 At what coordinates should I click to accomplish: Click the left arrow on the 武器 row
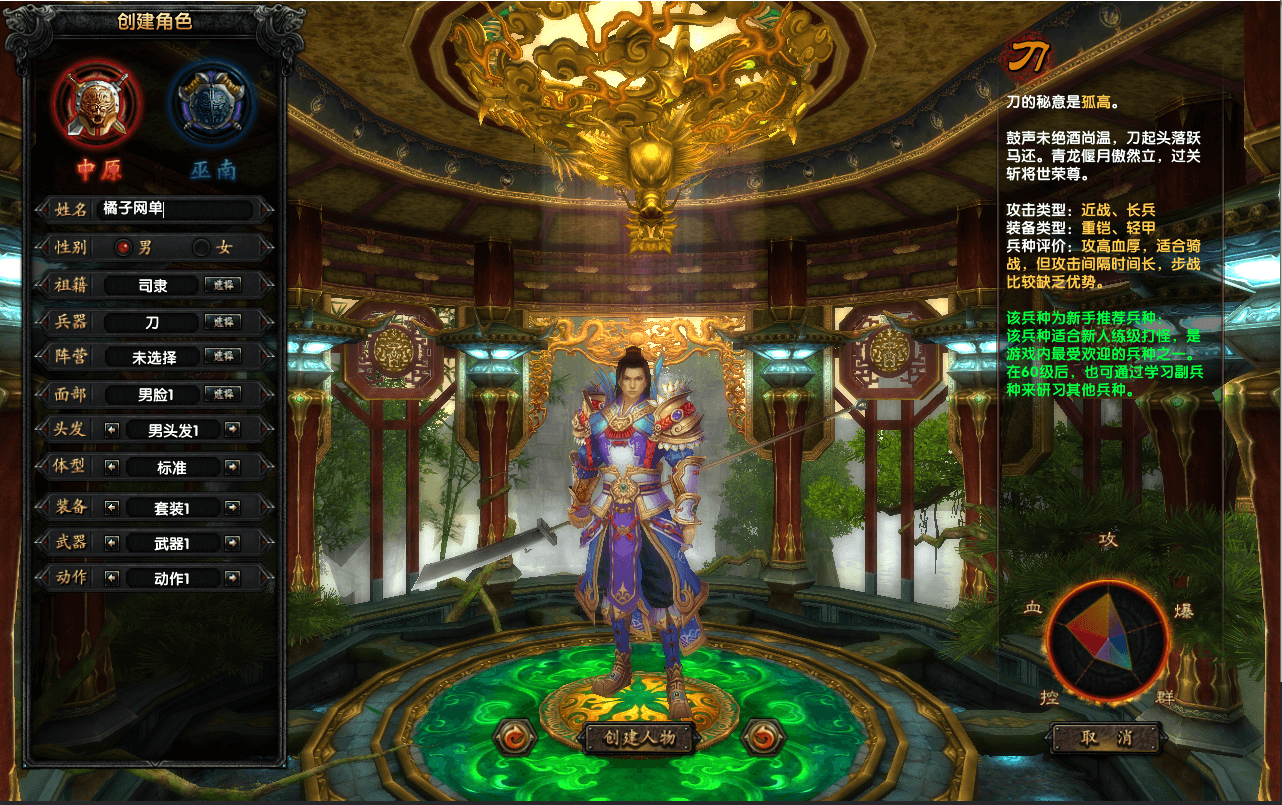click(110, 544)
